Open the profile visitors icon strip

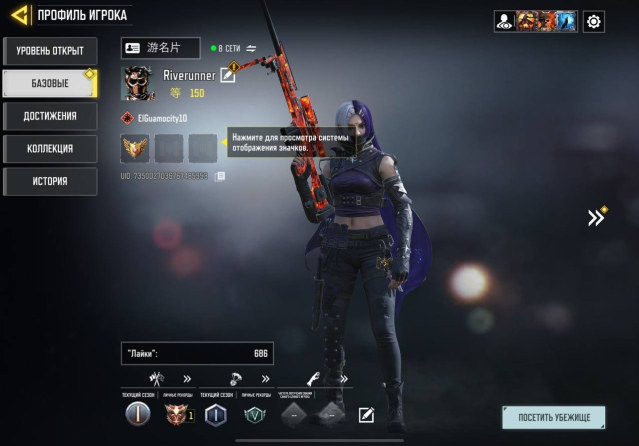(534, 21)
